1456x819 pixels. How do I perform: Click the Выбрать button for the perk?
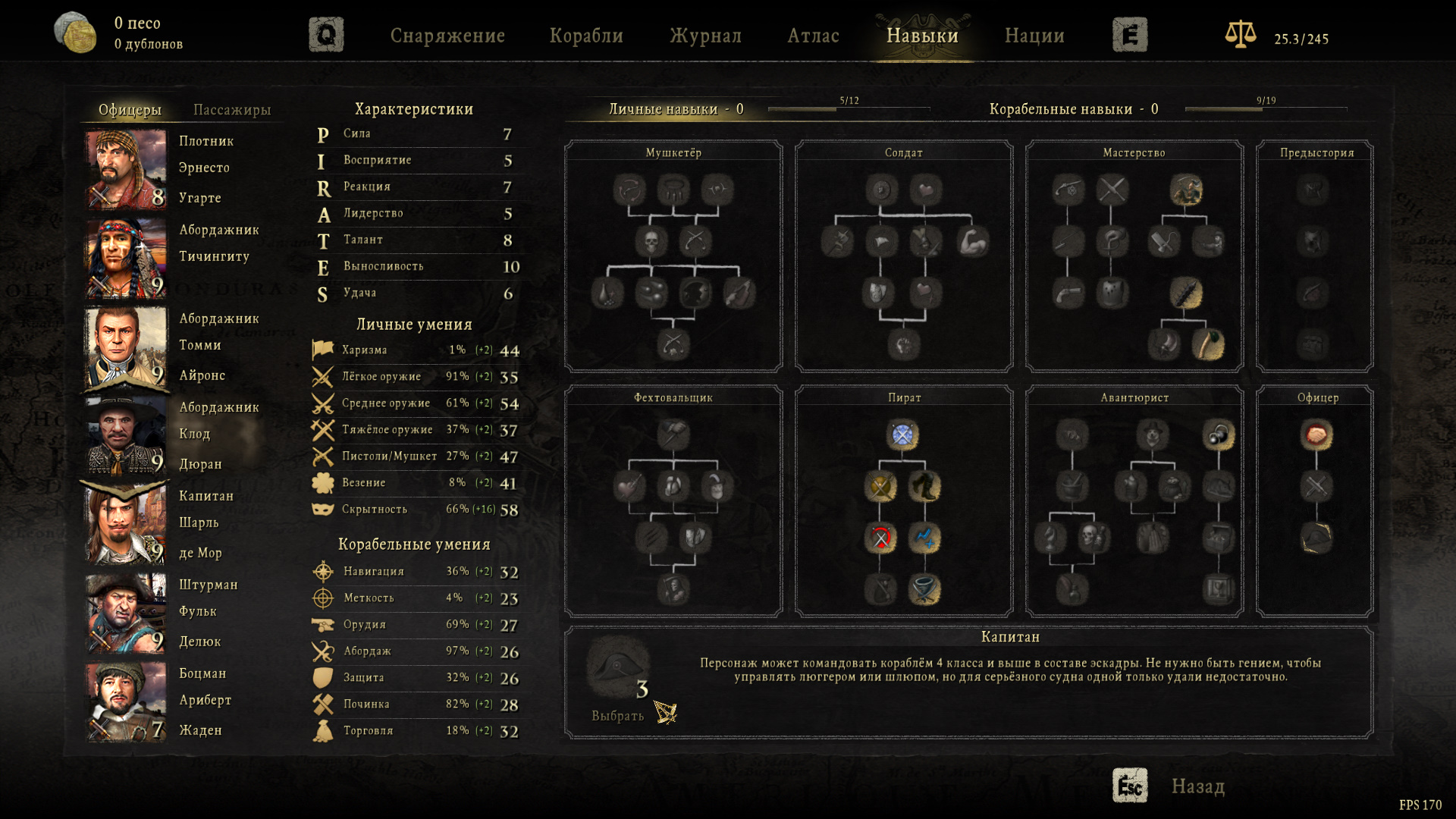coord(618,715)
